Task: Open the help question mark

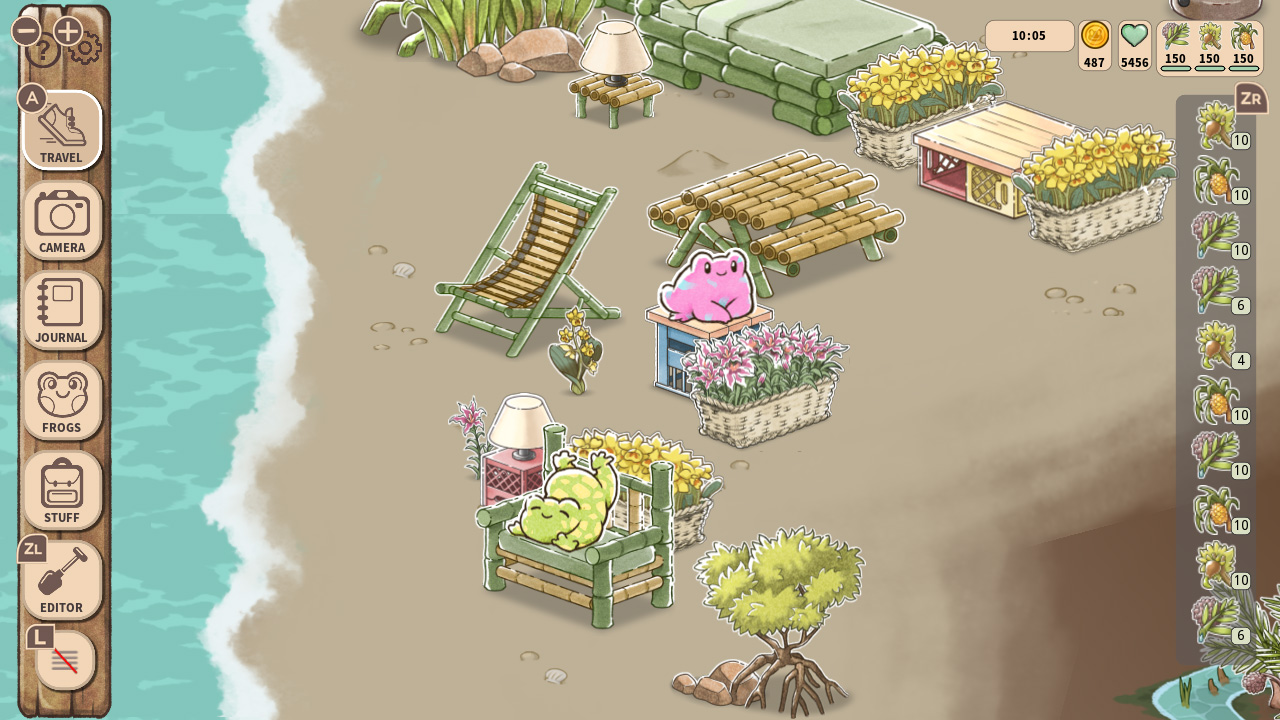Action: pos(42,48)
